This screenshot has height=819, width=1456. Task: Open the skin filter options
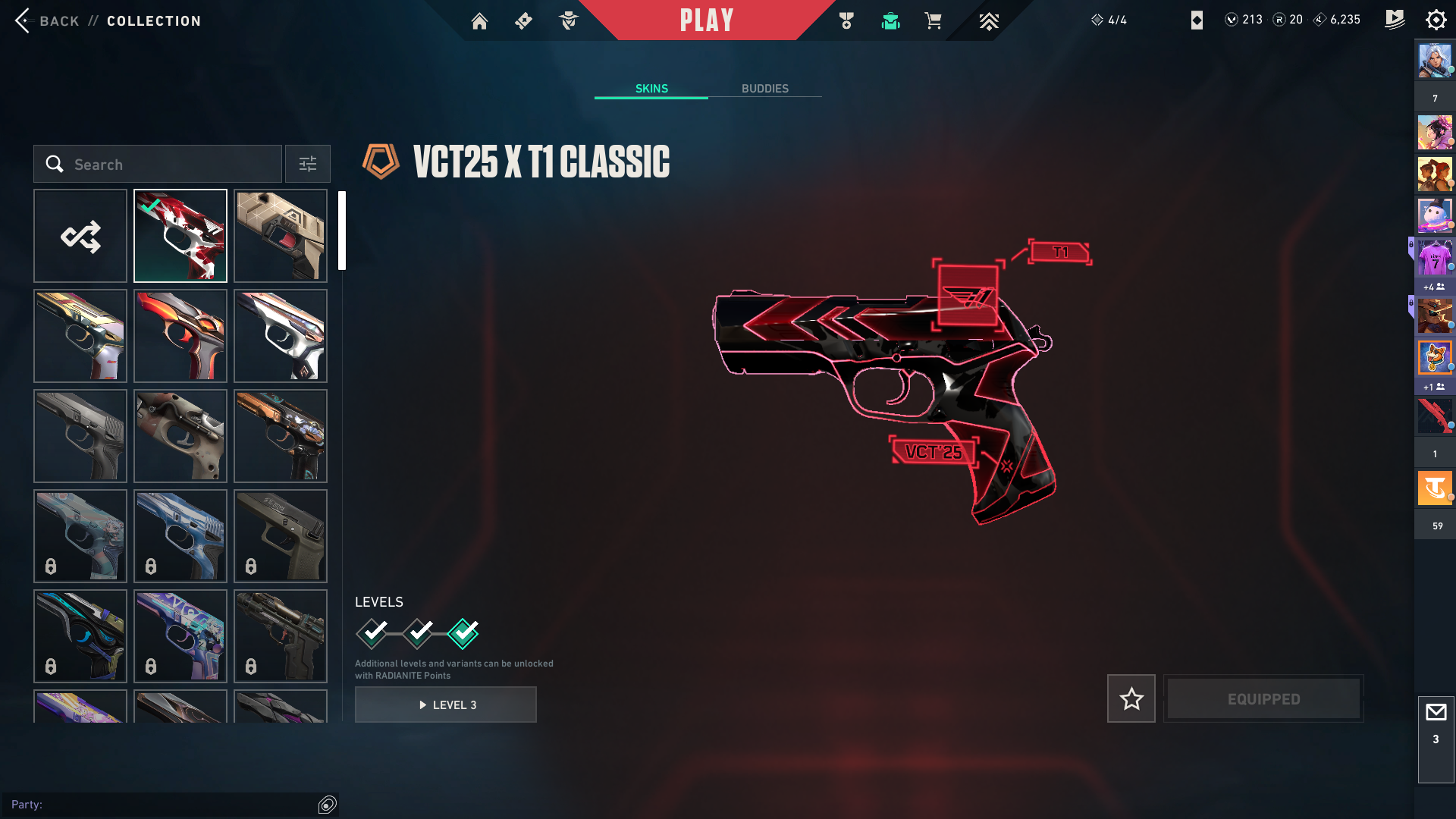coord(308,165)
